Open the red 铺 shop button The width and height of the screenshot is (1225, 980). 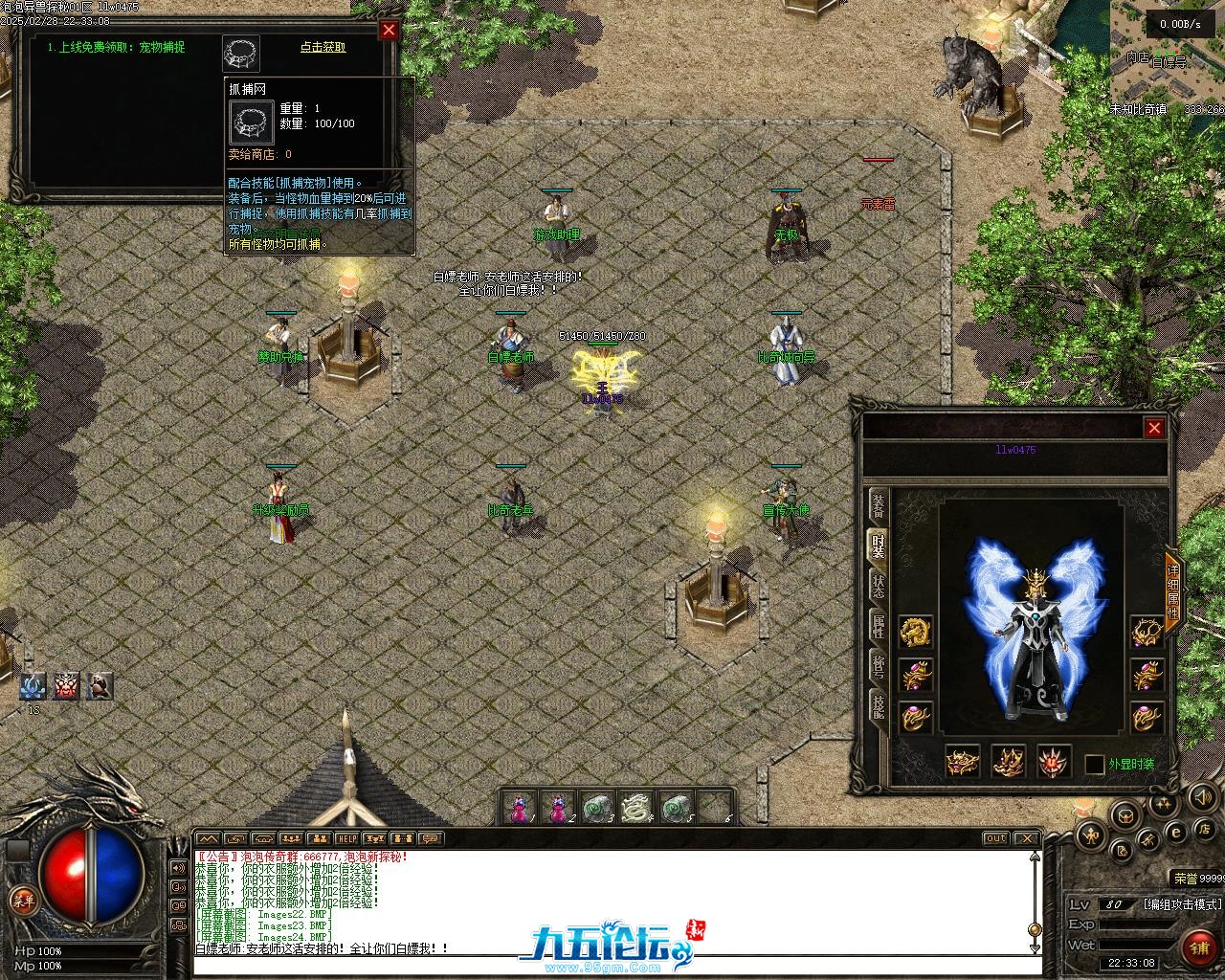(x=1198, y=947)
